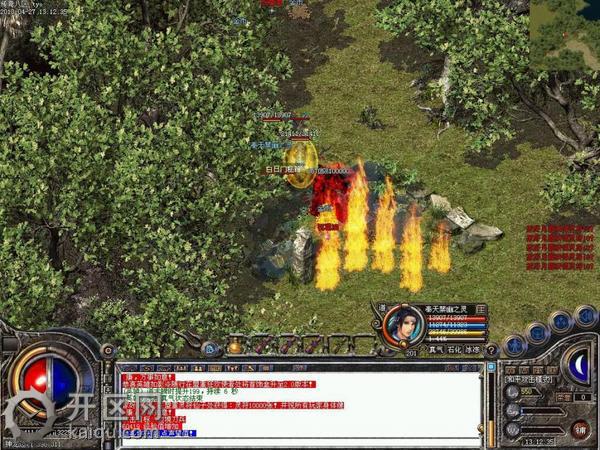The width and height of the screenshot is (600, 450).
Task: Select the 石化 status button
Action: click(x=455, y=350)
